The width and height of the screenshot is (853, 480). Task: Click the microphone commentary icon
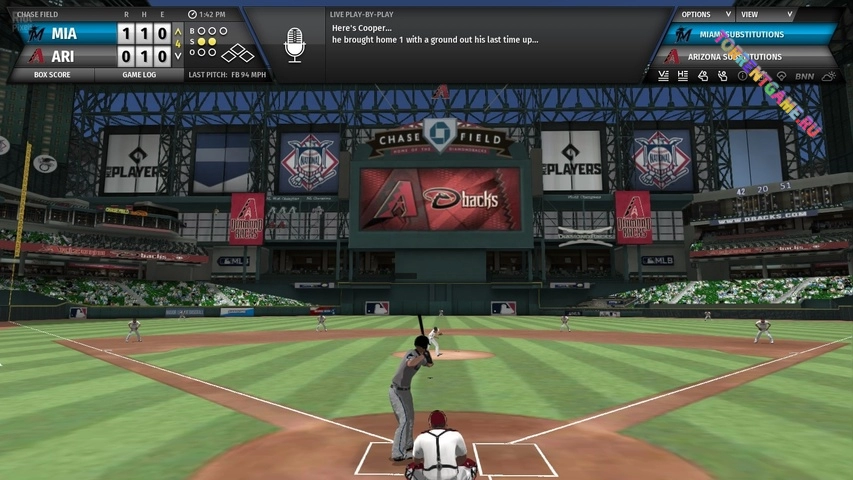point(294,45)
